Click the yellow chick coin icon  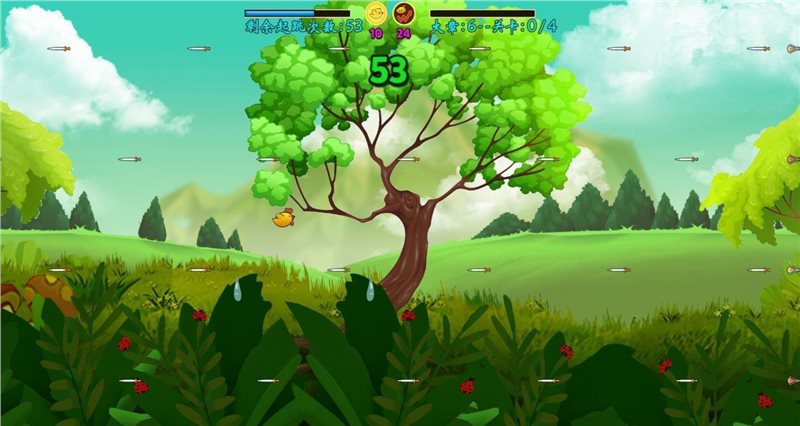pyautogui.click(x=376, y=13)
